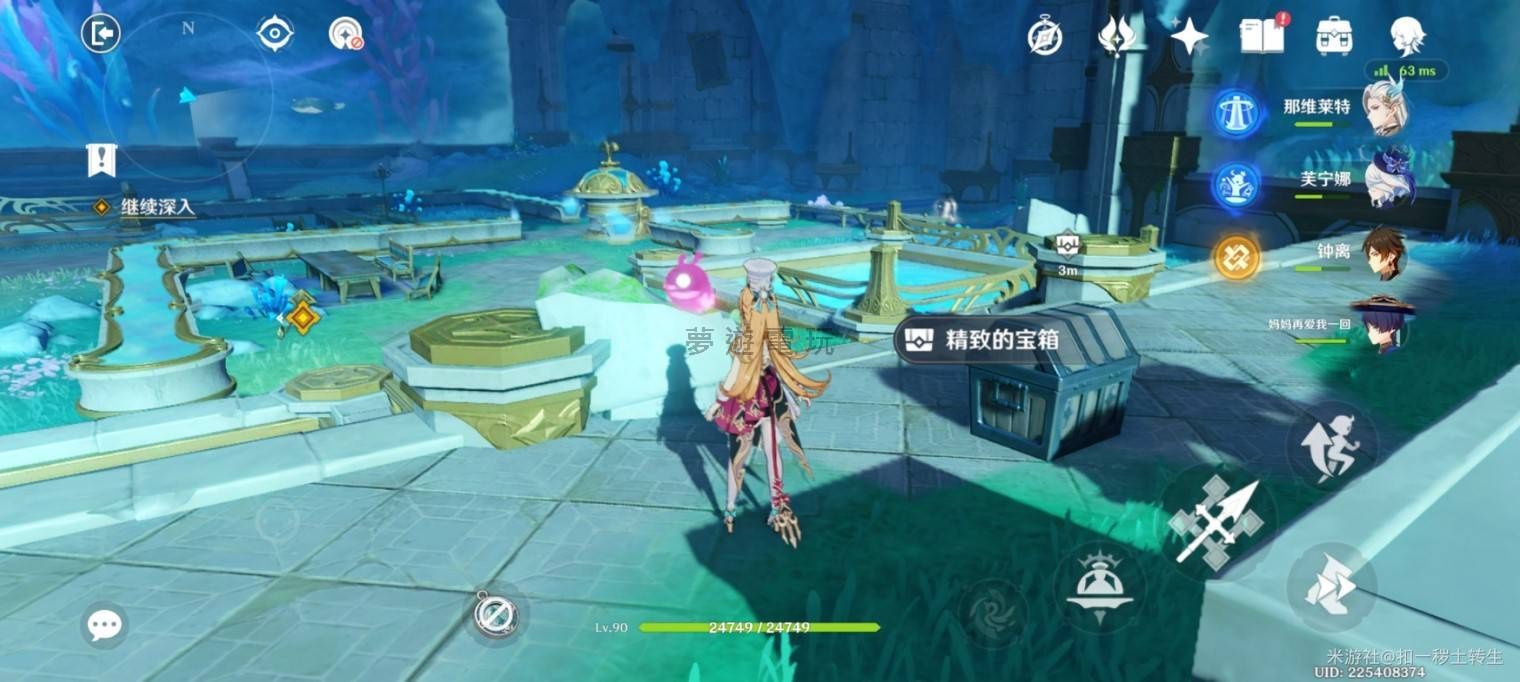Image resolution: width=1520 pixels, height=682 pixels.
Task: Tap the exit door icon
Action: pyautogui.click(x=101, y=34)
